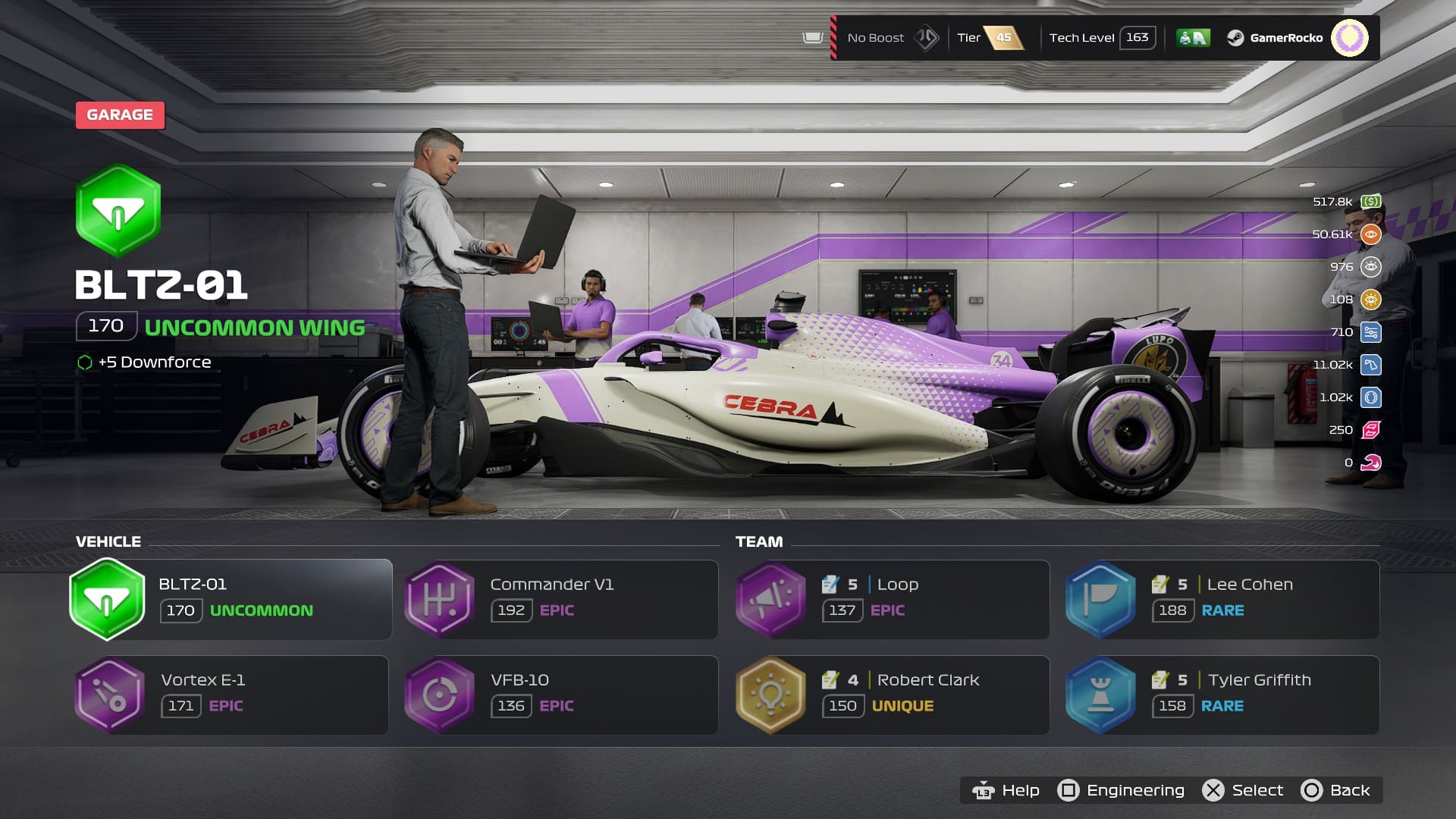Open the Engineering screen

pyautogui.click(x=1122, y=790)
